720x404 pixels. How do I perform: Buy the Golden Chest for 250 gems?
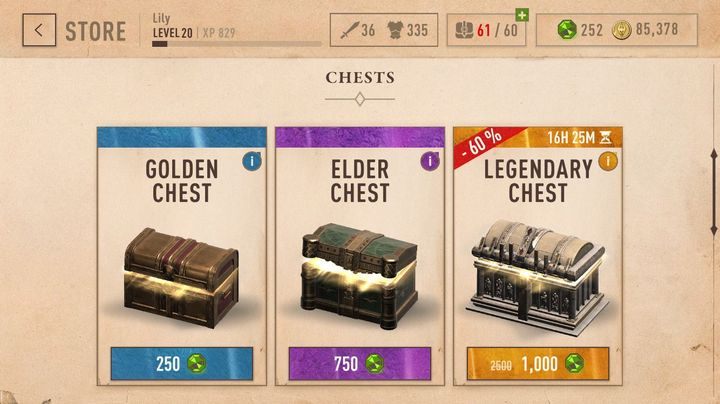coord(182,365)
